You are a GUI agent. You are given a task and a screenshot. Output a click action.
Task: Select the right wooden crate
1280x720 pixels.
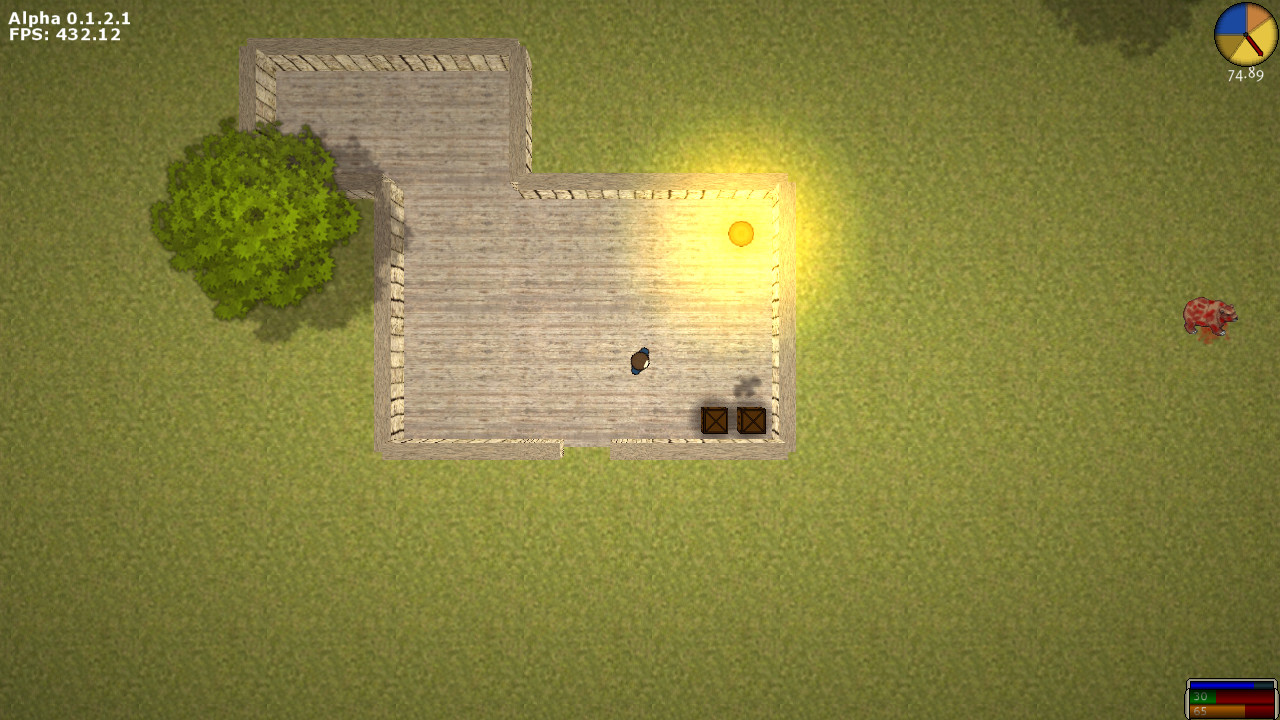(x=750, y=420)
